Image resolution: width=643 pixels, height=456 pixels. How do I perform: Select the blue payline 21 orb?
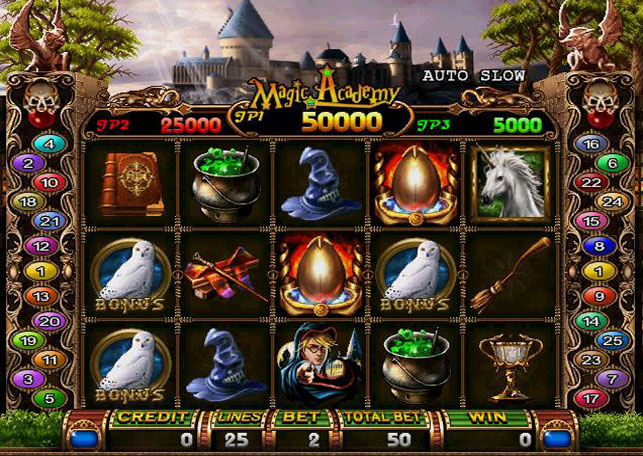(48, 220)
